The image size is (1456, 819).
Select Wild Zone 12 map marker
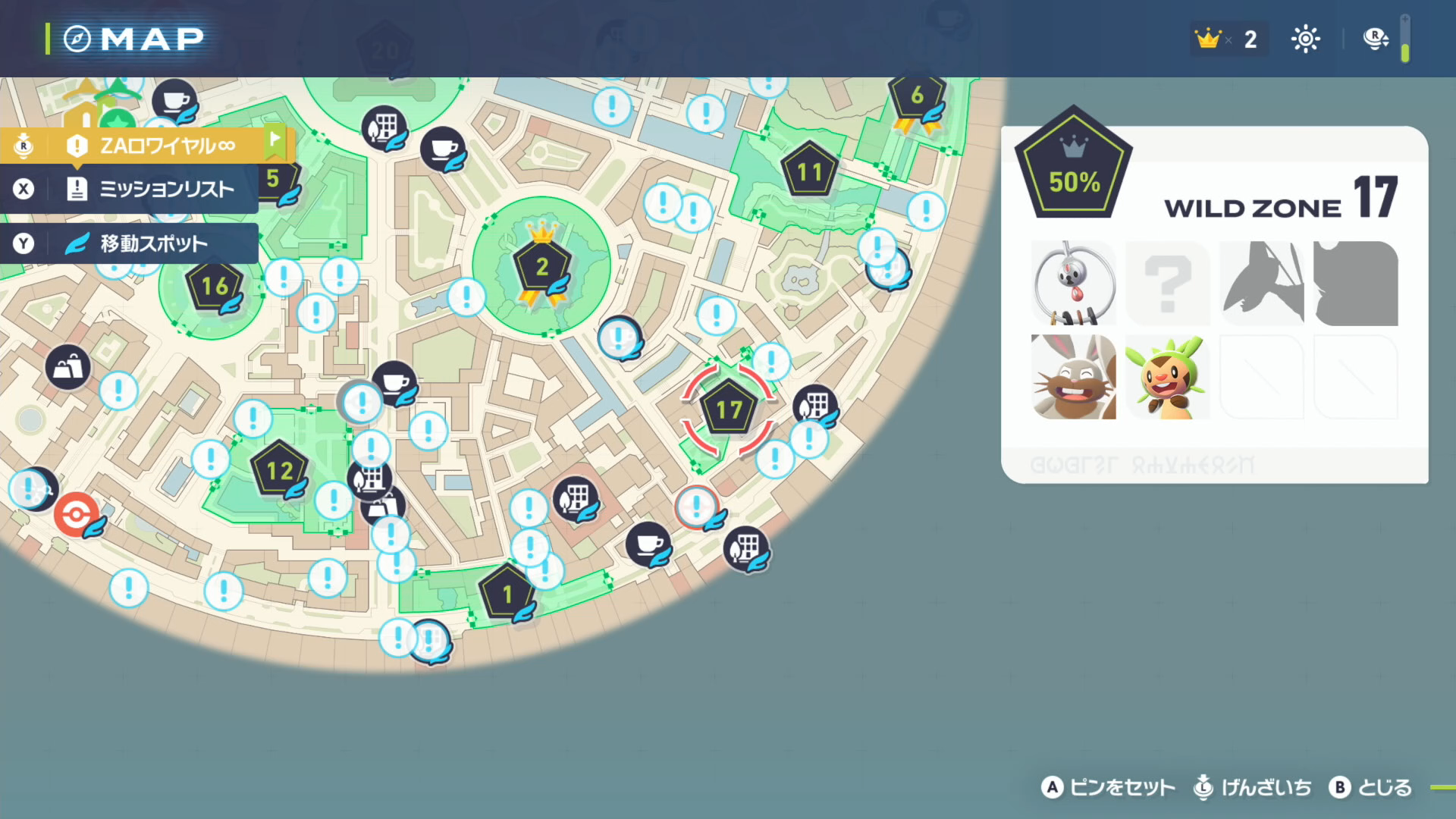click(279, 471)
